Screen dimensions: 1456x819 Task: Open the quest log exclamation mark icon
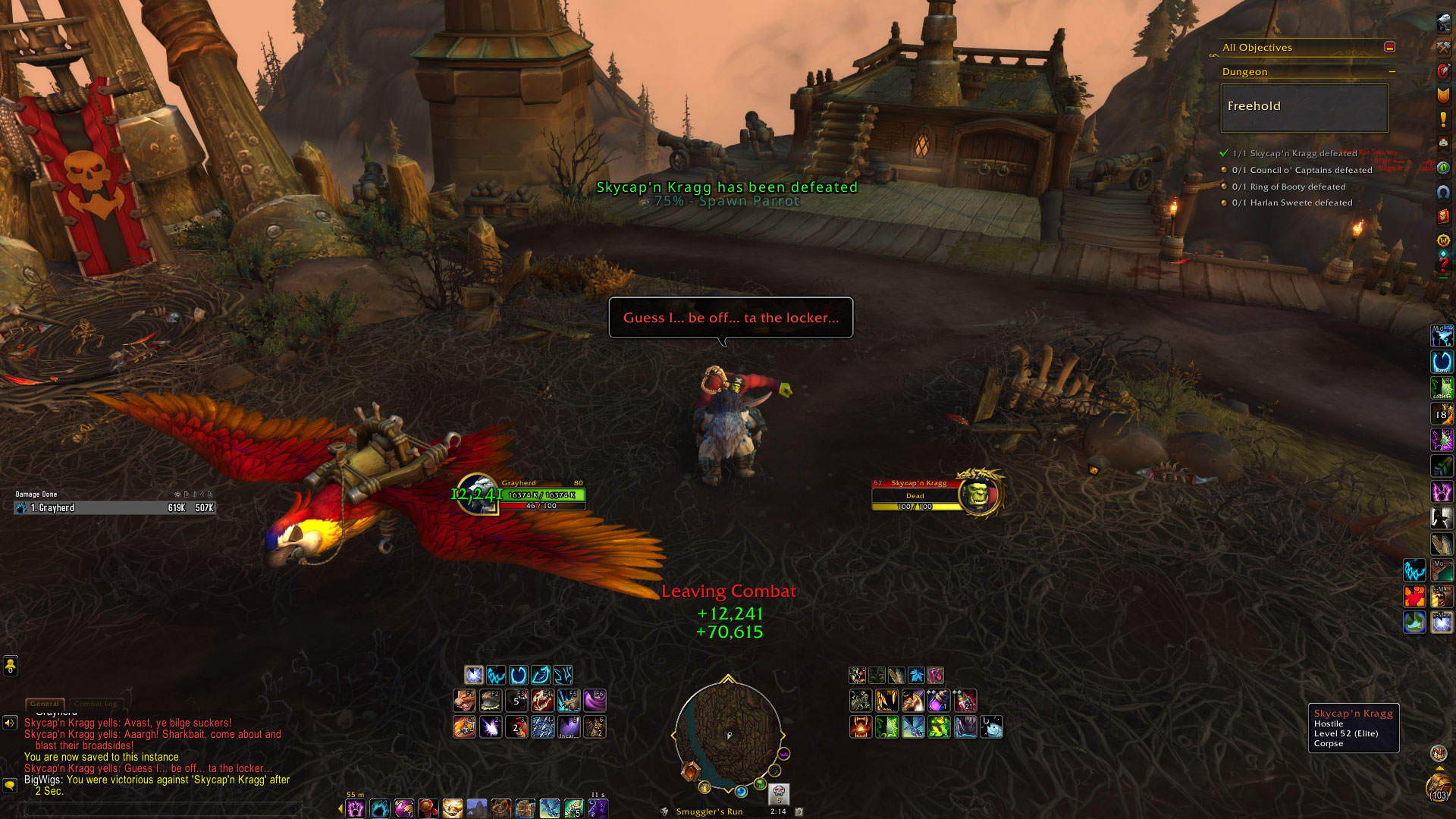[1443, 120]
